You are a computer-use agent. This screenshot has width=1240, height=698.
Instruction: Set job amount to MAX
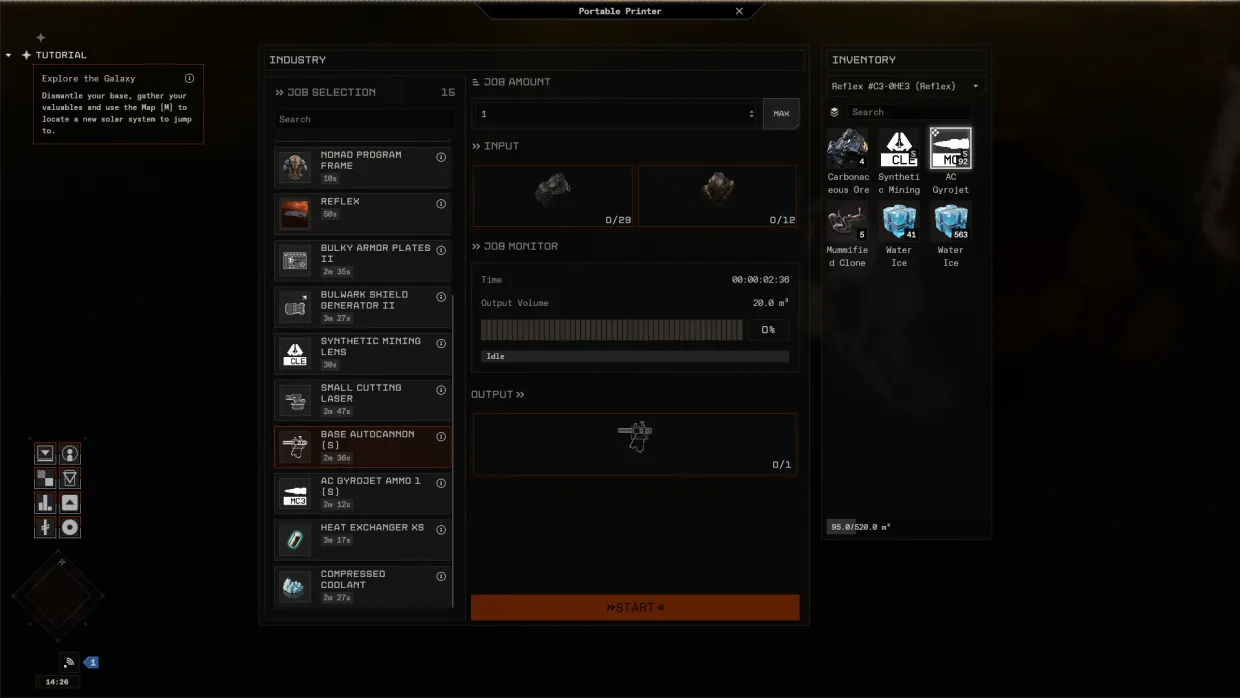tap(781, 114)
